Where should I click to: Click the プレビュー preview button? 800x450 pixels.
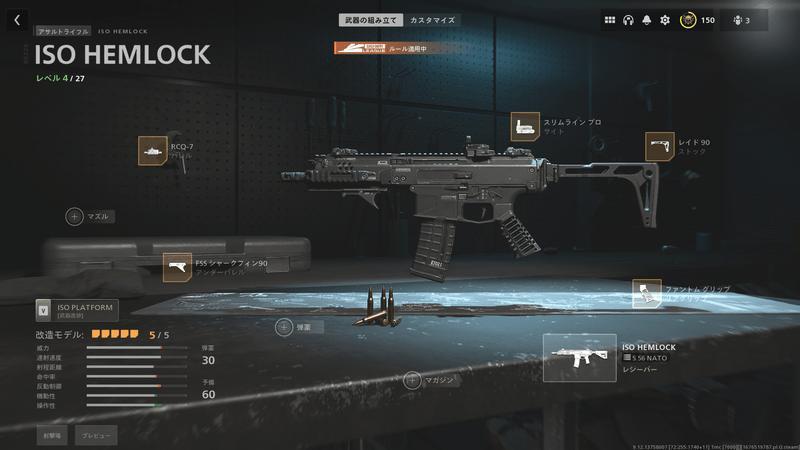pyautogui.click(x=96, y=435)
